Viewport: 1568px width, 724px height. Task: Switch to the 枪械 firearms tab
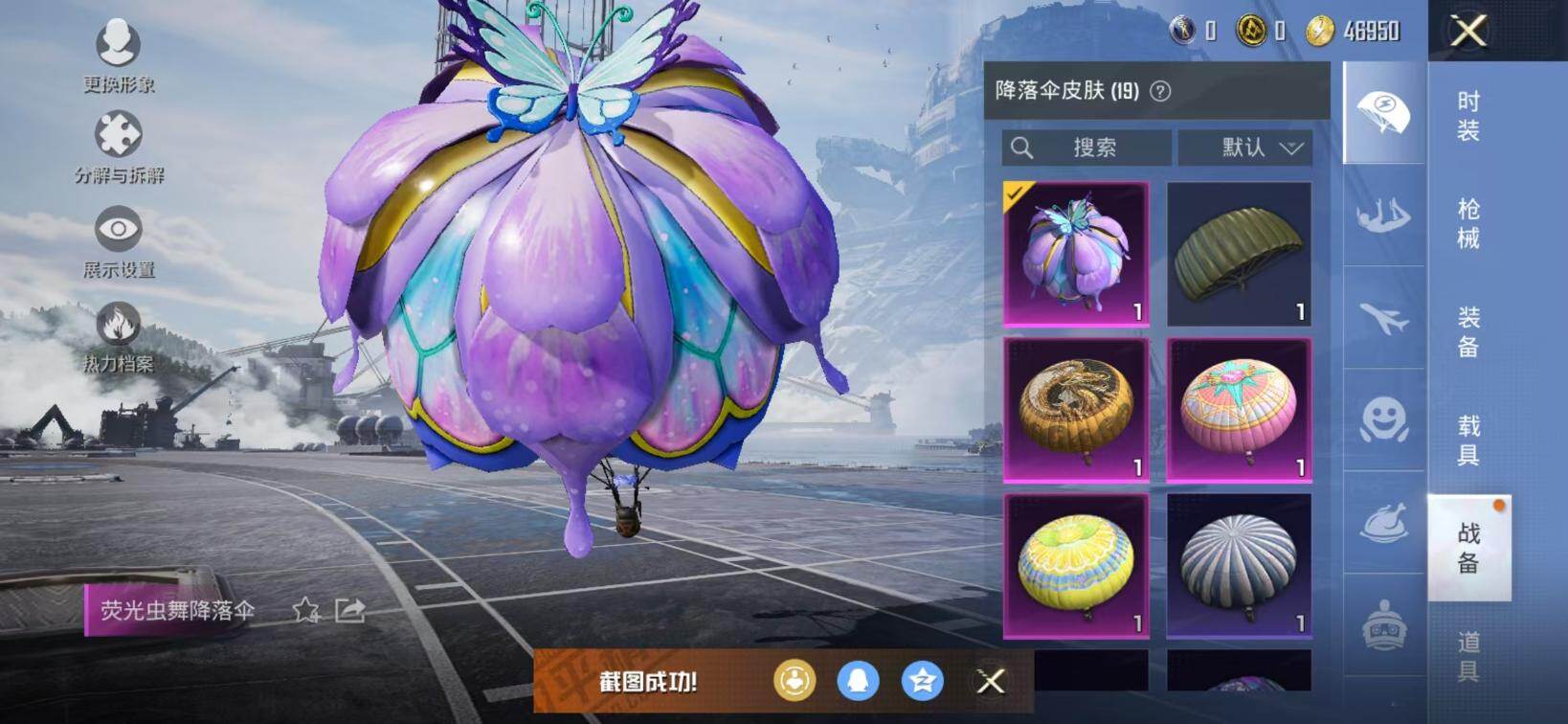click(1468, 223)
